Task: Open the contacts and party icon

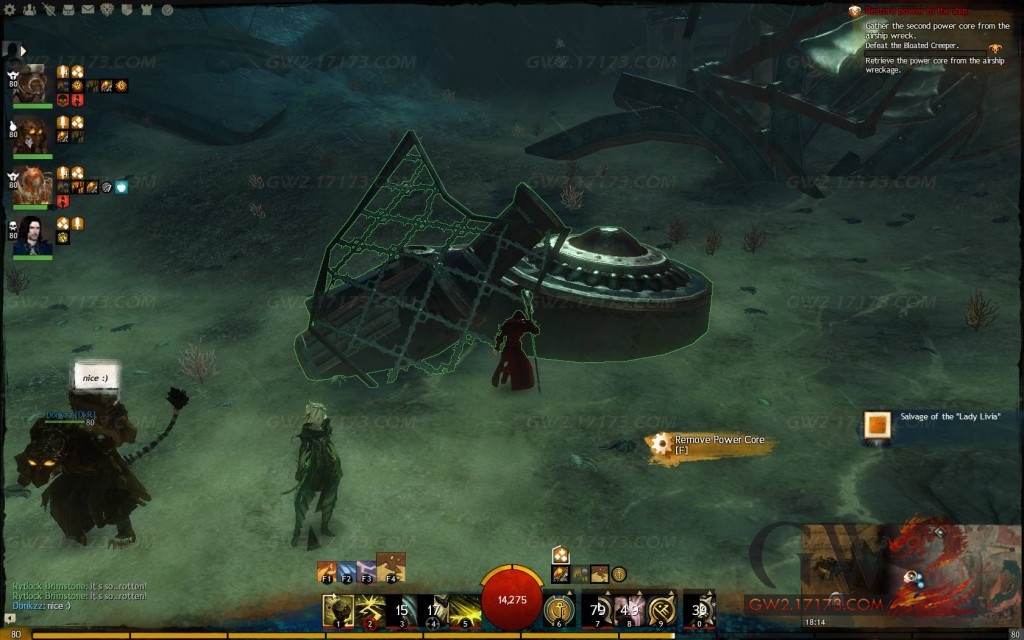Action: [27, 9]
